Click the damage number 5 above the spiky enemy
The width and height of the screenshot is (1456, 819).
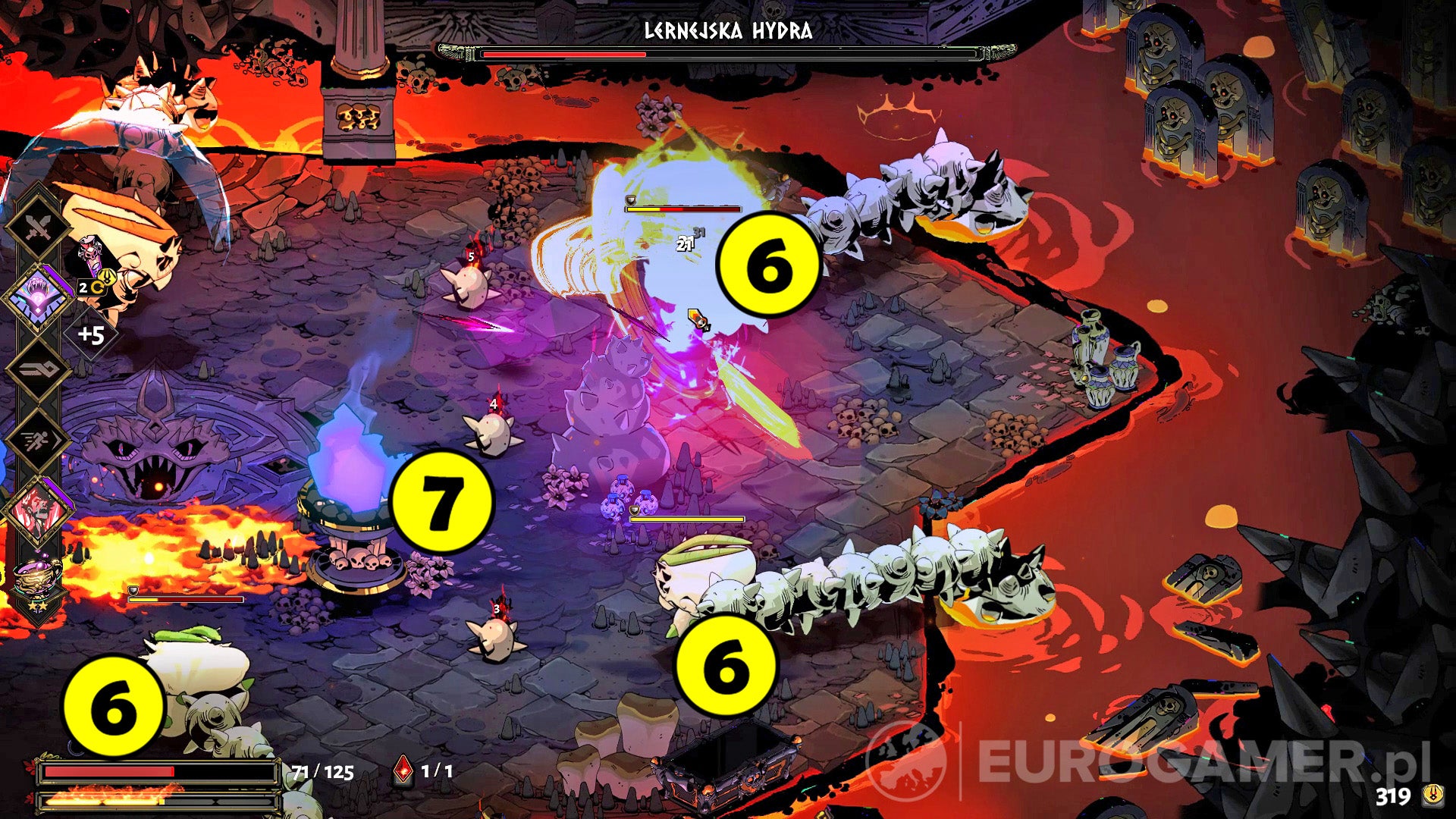coord(470,258)
